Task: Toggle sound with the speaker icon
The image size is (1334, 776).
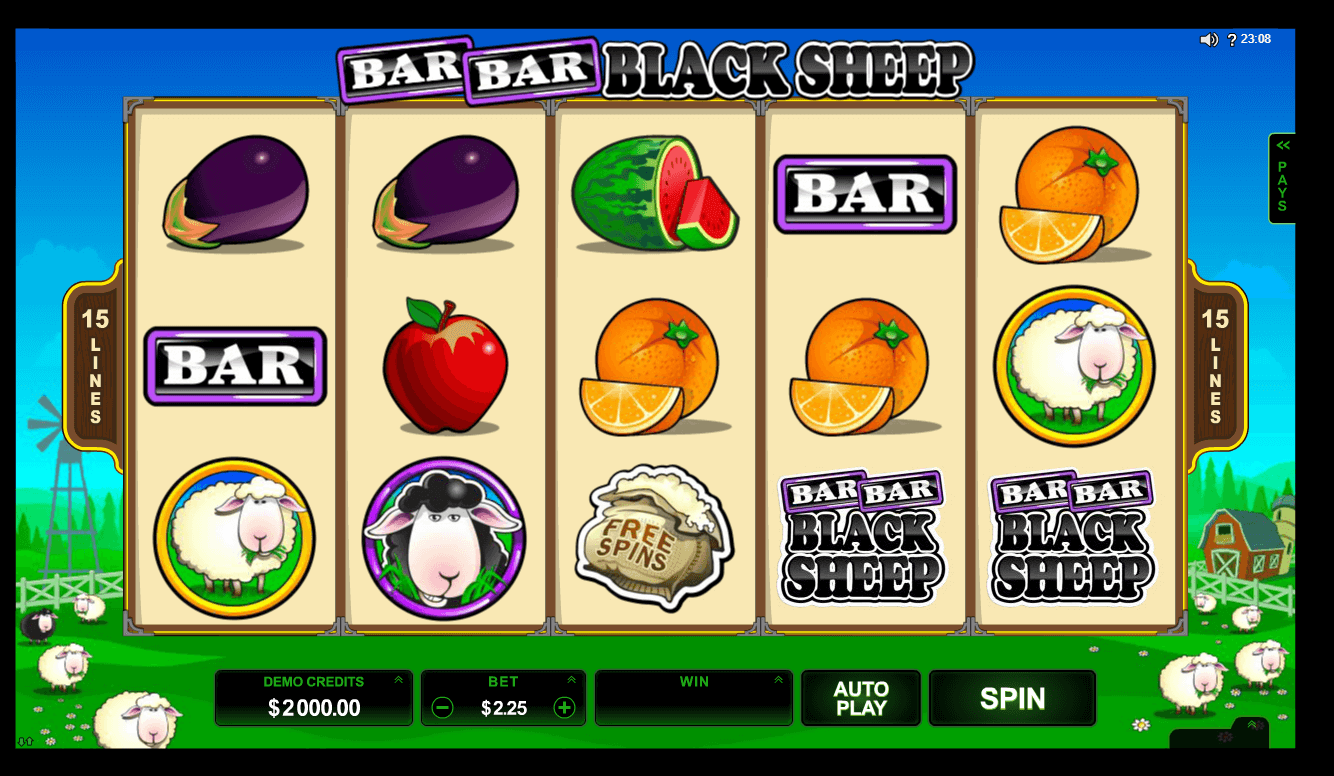Action: coord(1208,40)
